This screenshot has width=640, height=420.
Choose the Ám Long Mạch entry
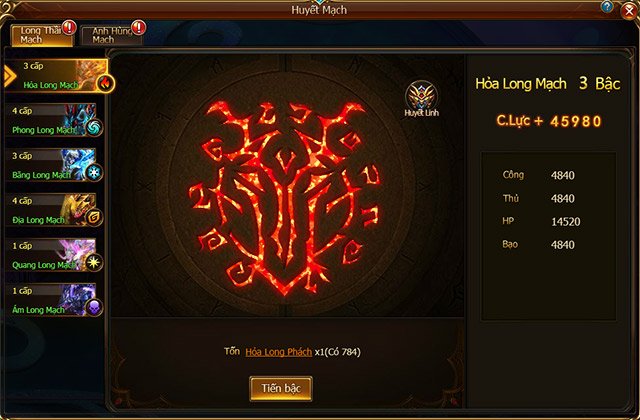tap(56, 300)
